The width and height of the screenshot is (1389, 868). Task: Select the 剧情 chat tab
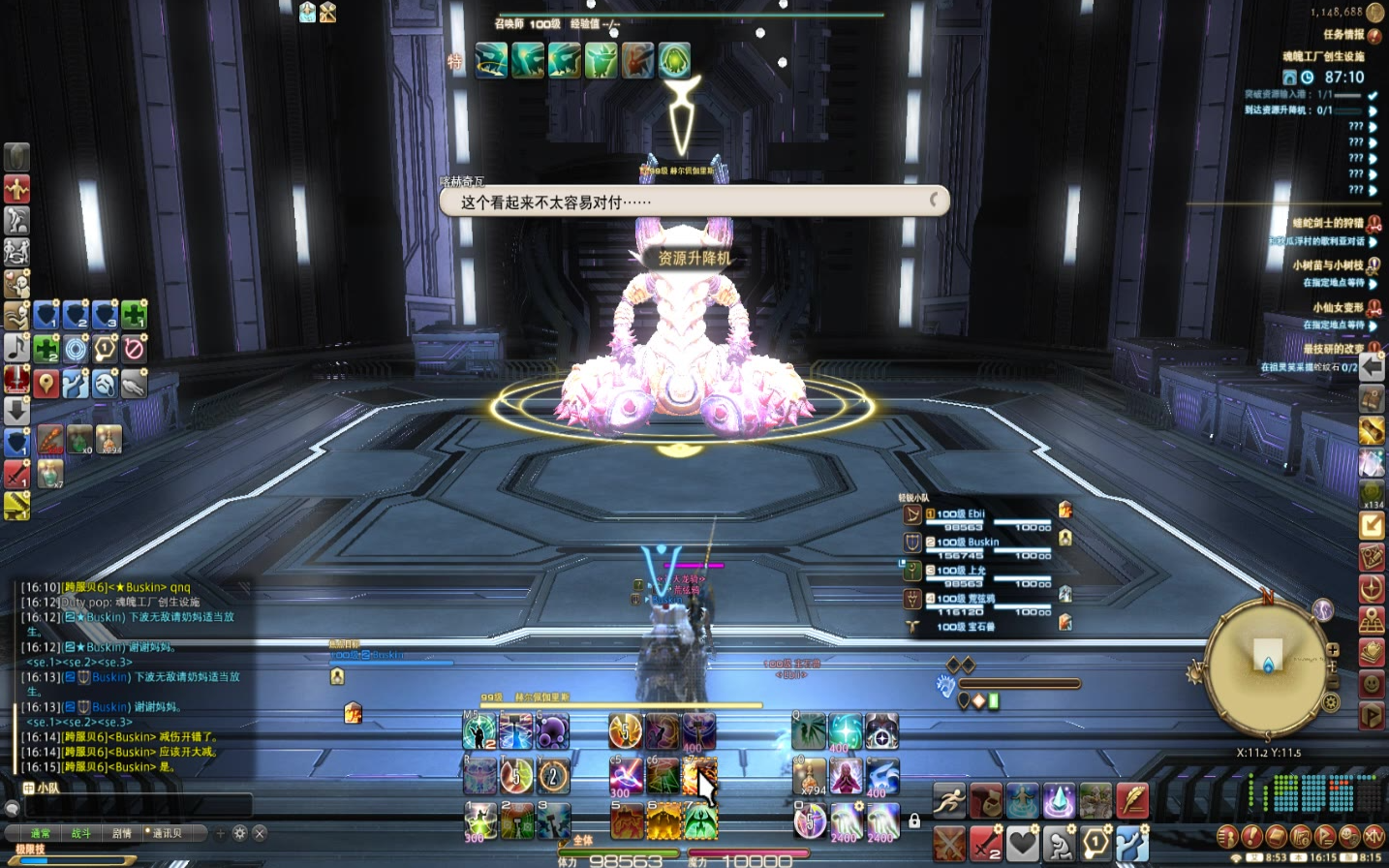(x=122, y=833)
